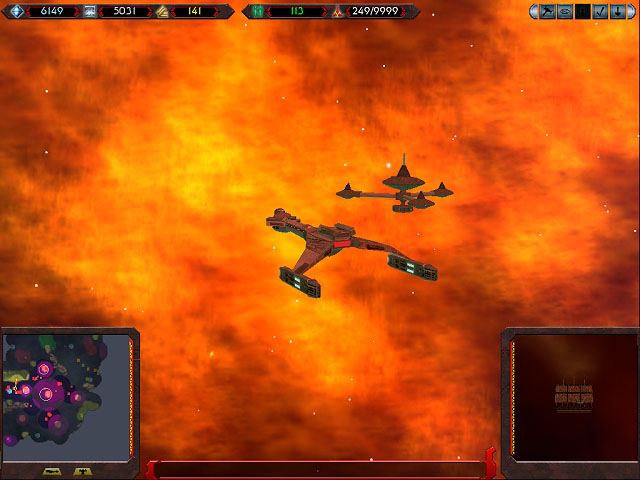Toggle the right yellow button below minimap
640x480 pixels.
pos(82,470)
